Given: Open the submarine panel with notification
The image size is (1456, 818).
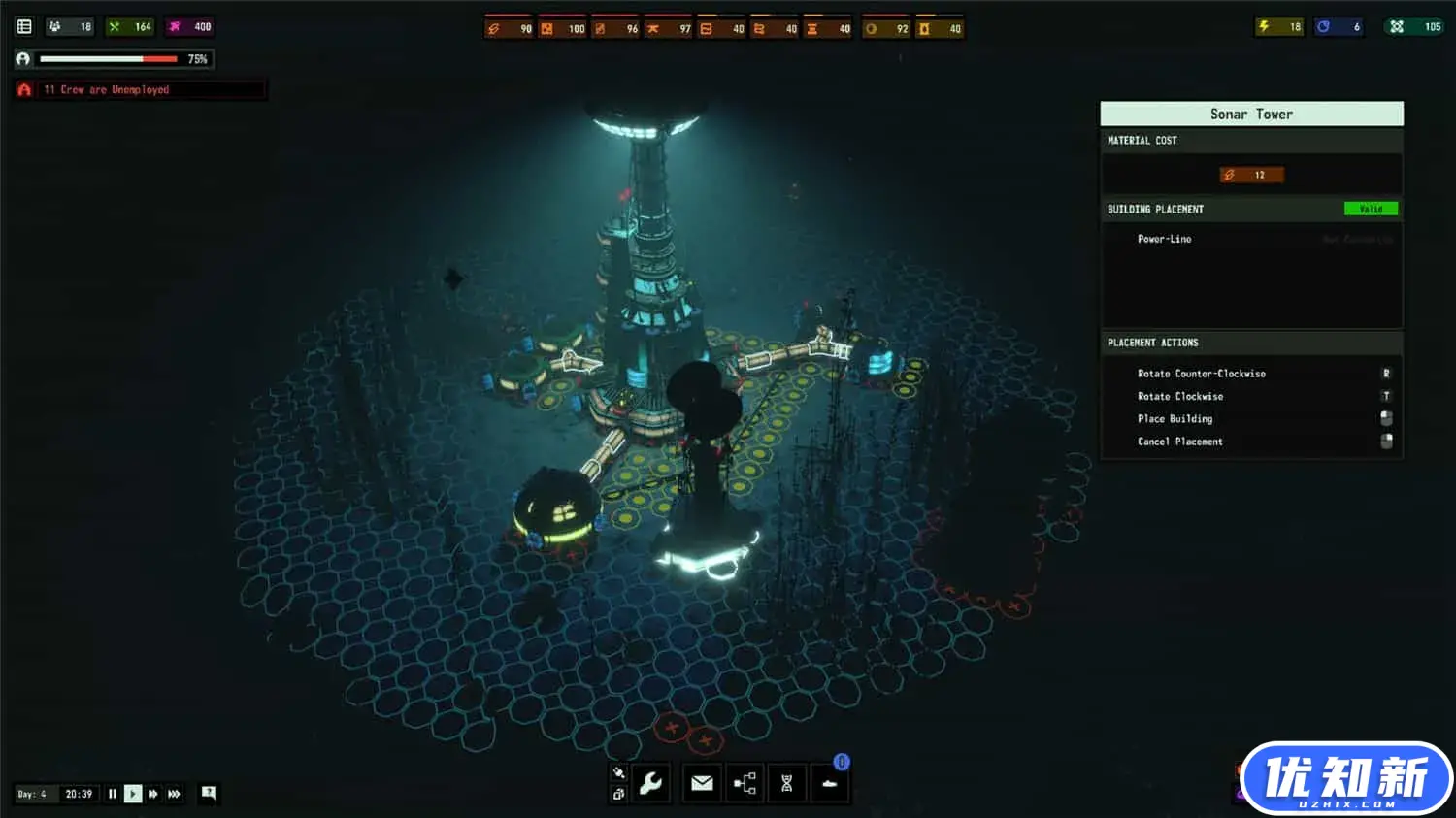Looking at the screenshot, I should (x=830, y=783).
